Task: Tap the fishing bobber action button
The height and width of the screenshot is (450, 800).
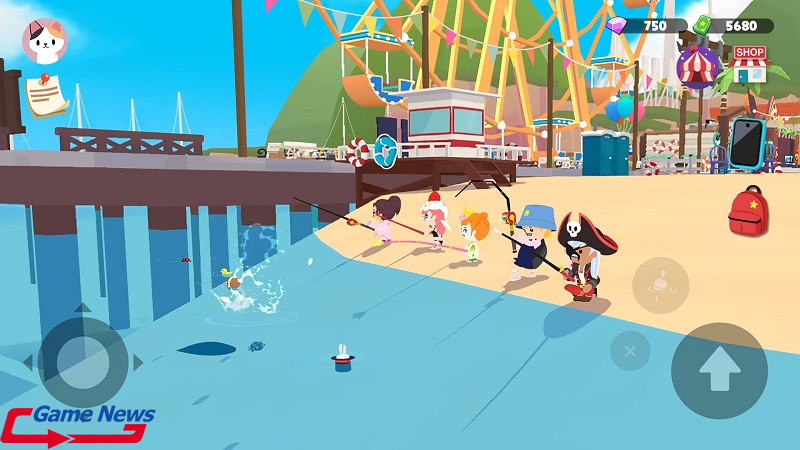Action: click(x=660, y=285)
